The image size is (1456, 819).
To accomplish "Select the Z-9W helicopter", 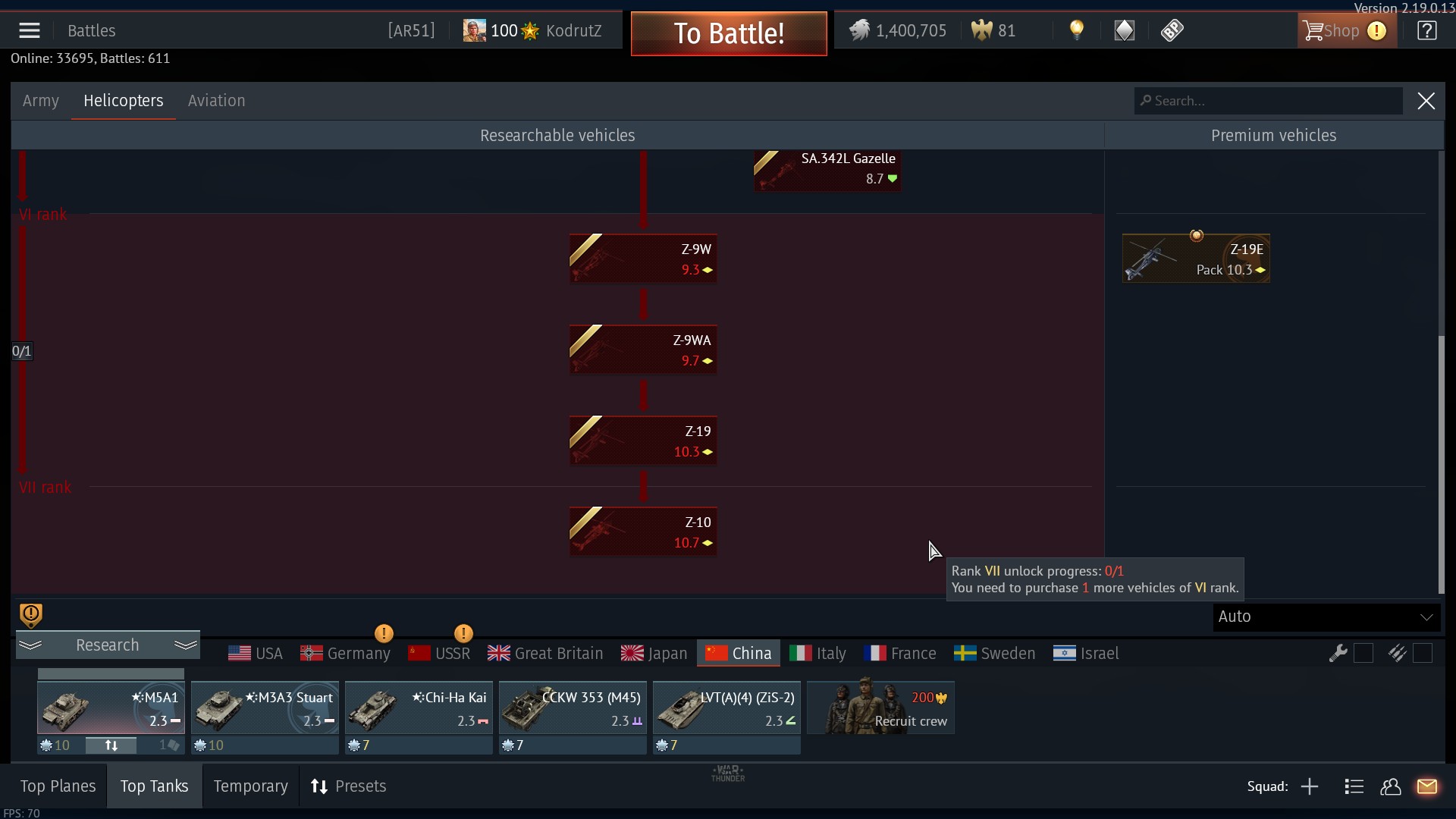I will (643, 259).
